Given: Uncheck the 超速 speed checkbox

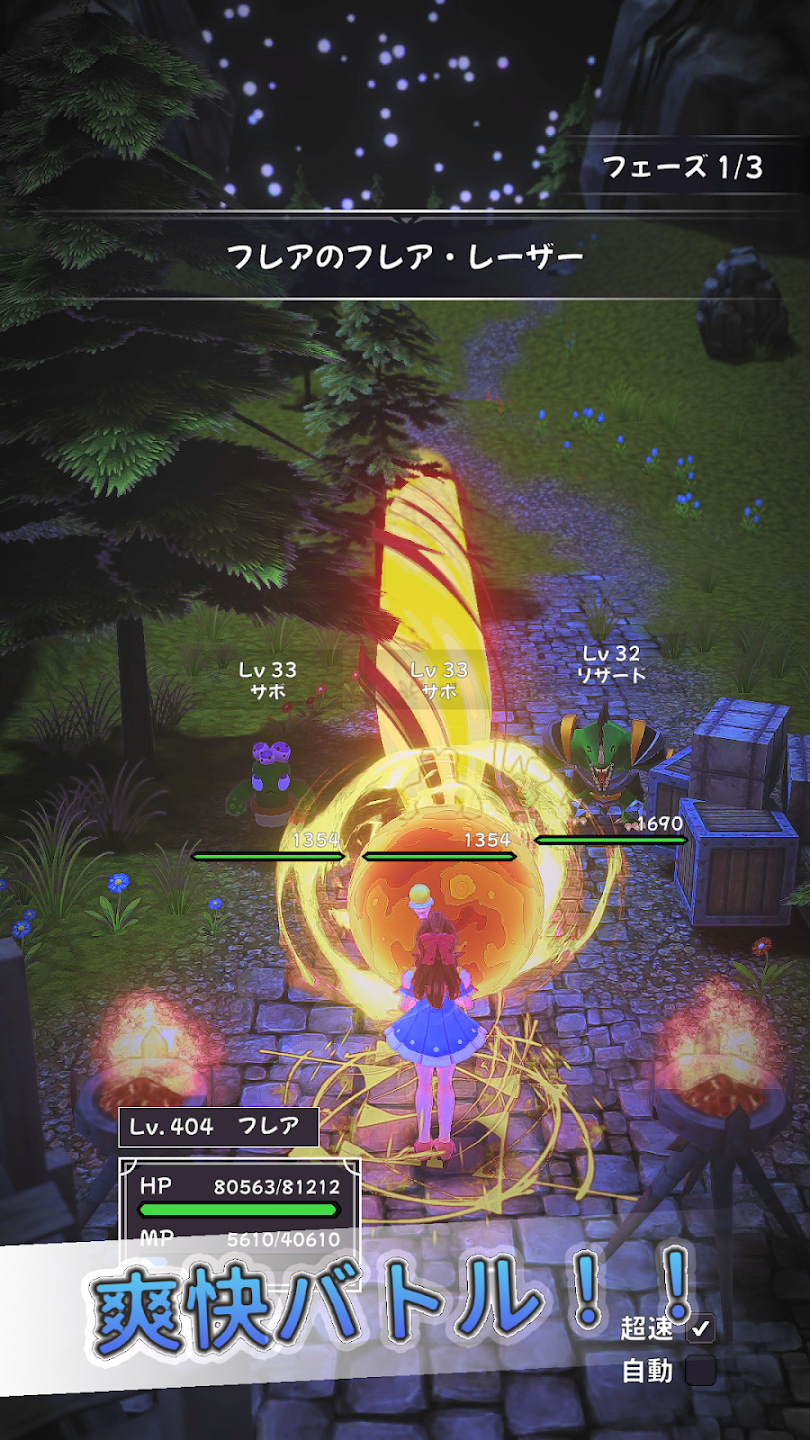Looking at the screenshot, I should click(x=701, y=1328).
